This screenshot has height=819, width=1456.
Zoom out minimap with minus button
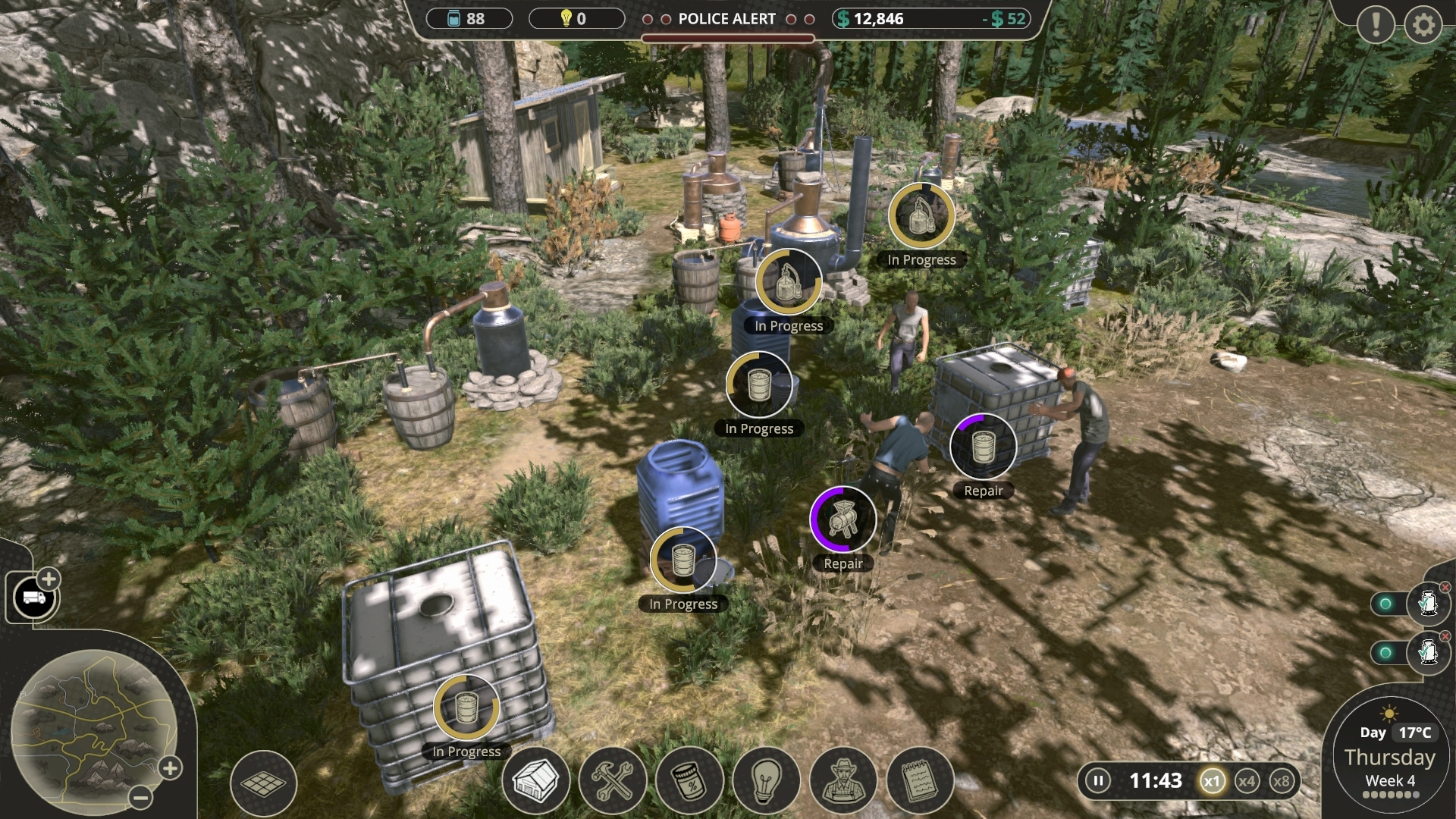pos(140,797)
